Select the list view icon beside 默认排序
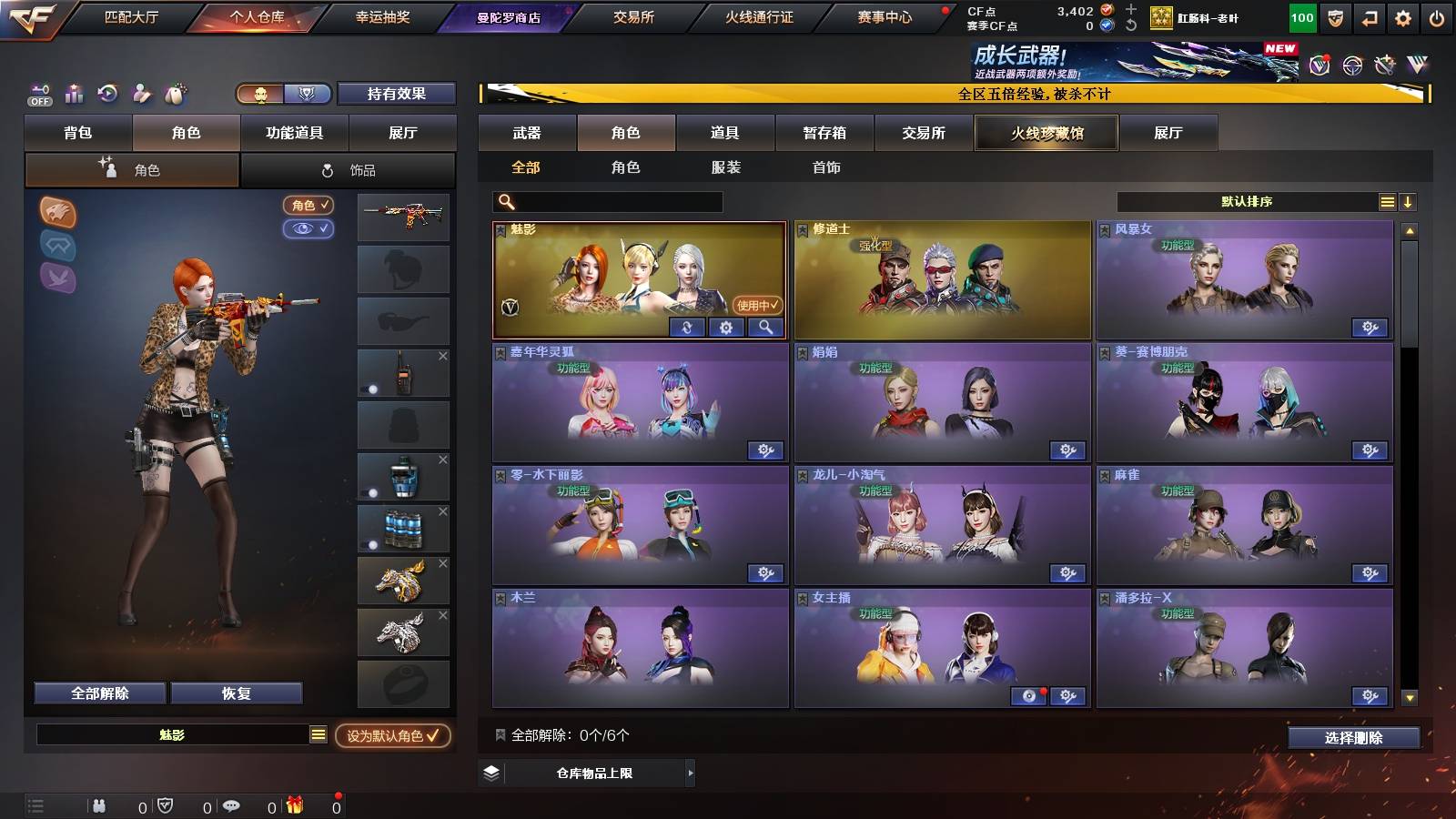This screenshot has width=1456, height=819. [x=1387, y=201]
